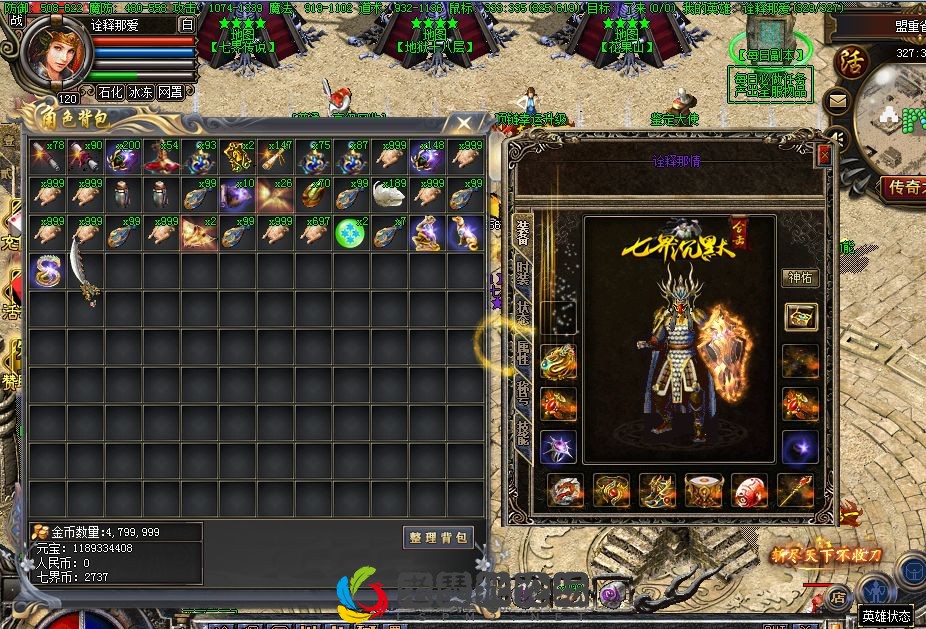Click the 整理背包 sort backpack button
Viewport: 926px width, 629px height.
[x=438, y=537]
